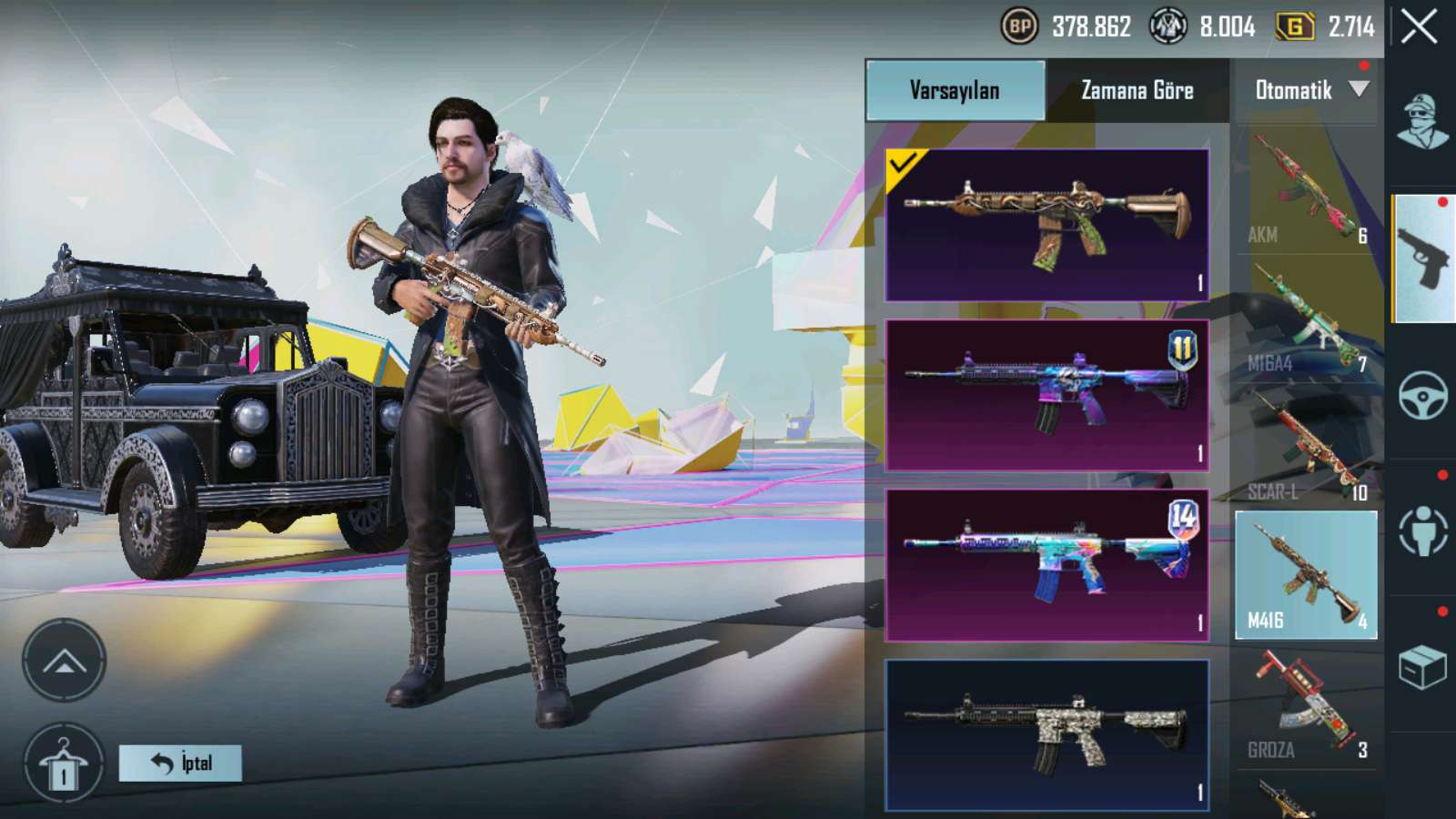
Task: Click the up-arrow collapse button
Action: click(x=64, y=661)
